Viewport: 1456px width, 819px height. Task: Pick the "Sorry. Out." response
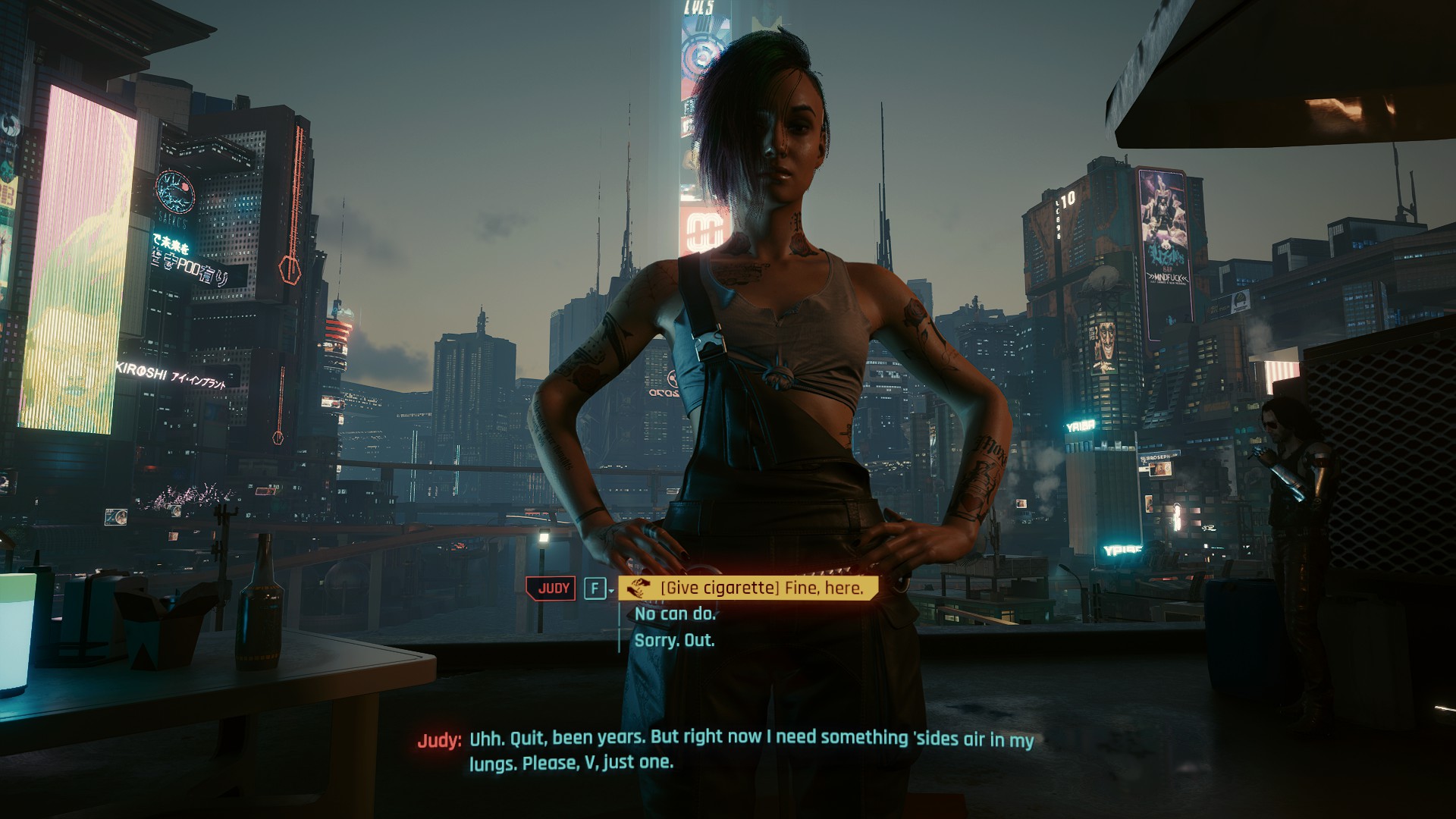click(674, 640)
